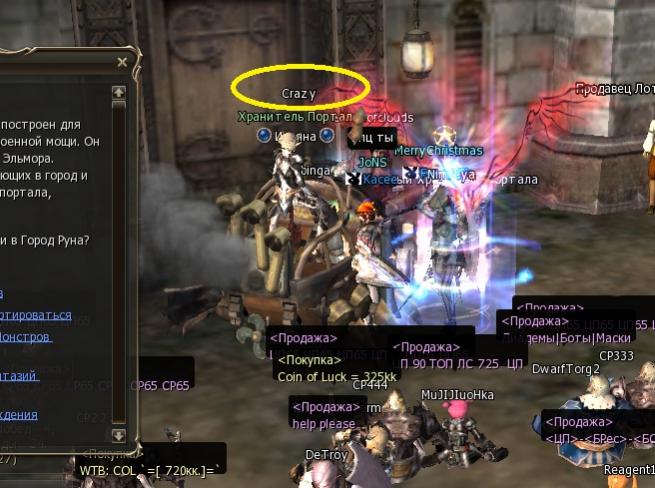Screen dimensions: 655x488
Task: Follow the dialog link ending in "ждения"
Action: pos(20,415)
